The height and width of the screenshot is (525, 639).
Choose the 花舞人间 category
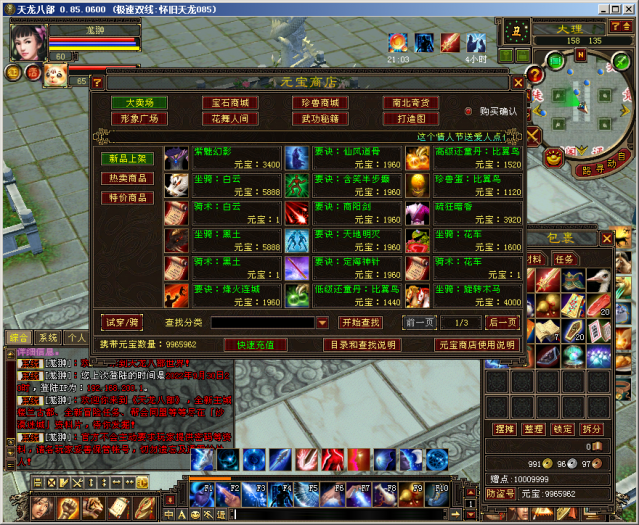tap(229, 119)
